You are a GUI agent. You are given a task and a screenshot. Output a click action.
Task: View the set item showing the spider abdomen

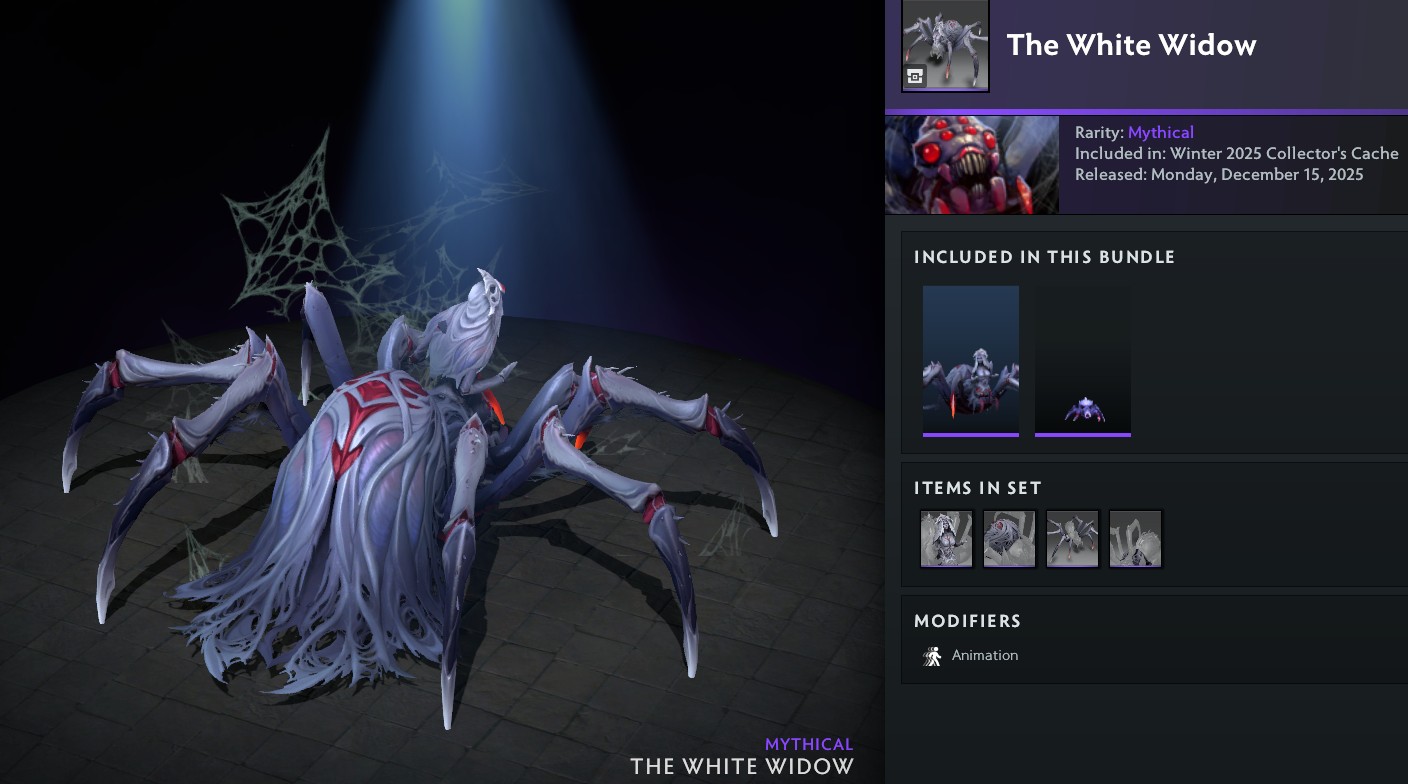click(1009, 539)
